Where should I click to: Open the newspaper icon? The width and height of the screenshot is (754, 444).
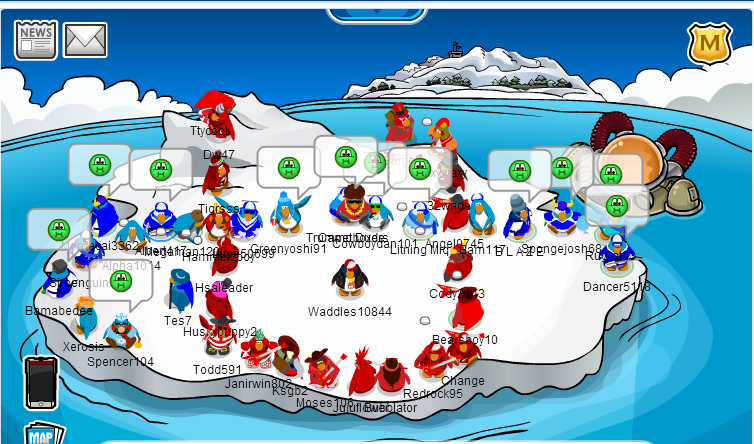36,39
